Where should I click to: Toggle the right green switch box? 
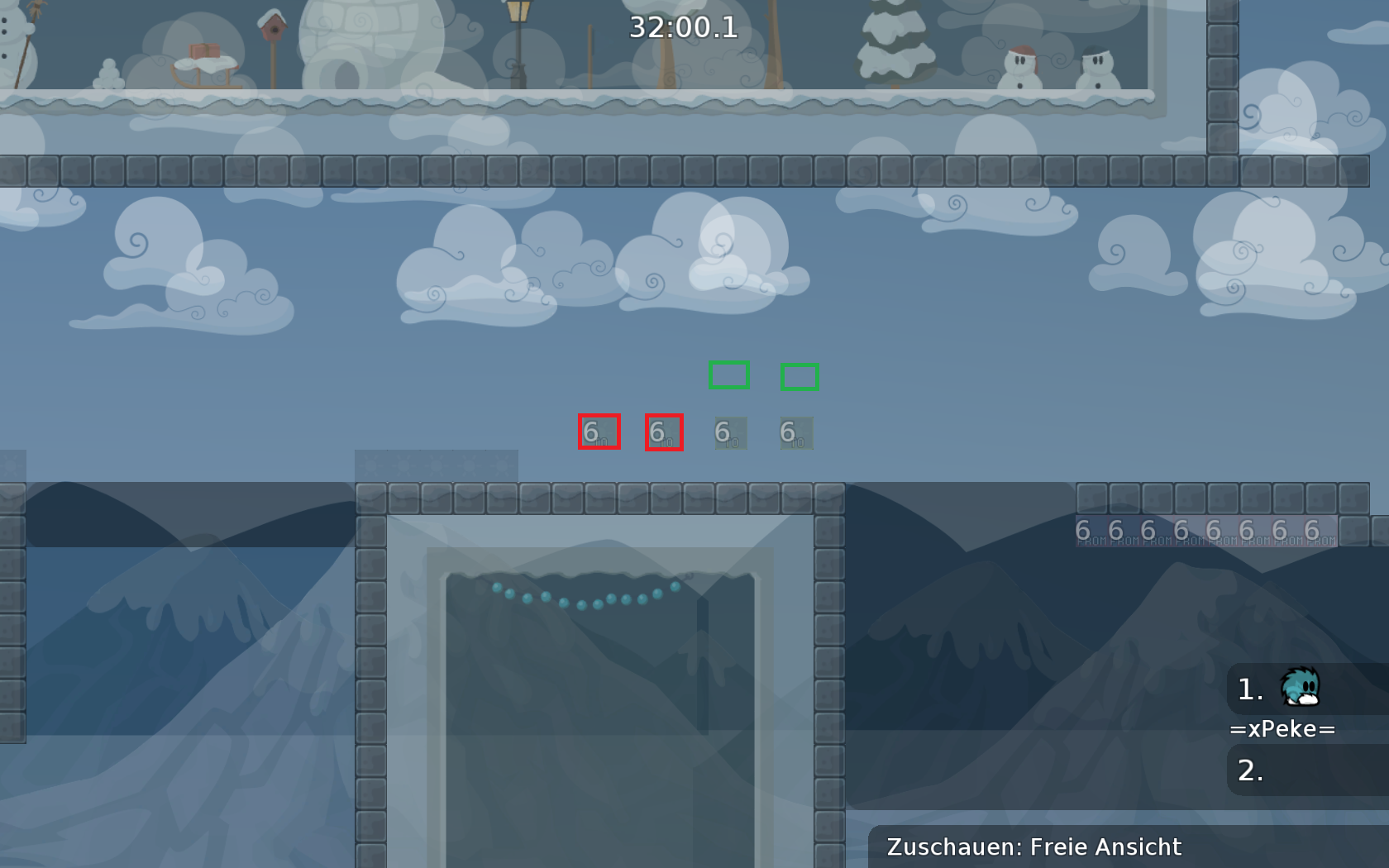[798, 376]
